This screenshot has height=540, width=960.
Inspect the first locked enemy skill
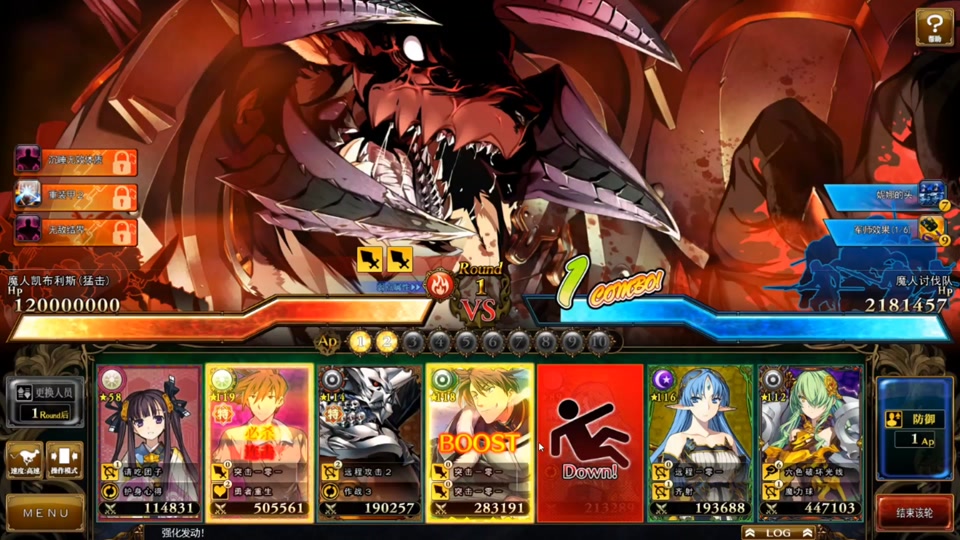[76, 160]
